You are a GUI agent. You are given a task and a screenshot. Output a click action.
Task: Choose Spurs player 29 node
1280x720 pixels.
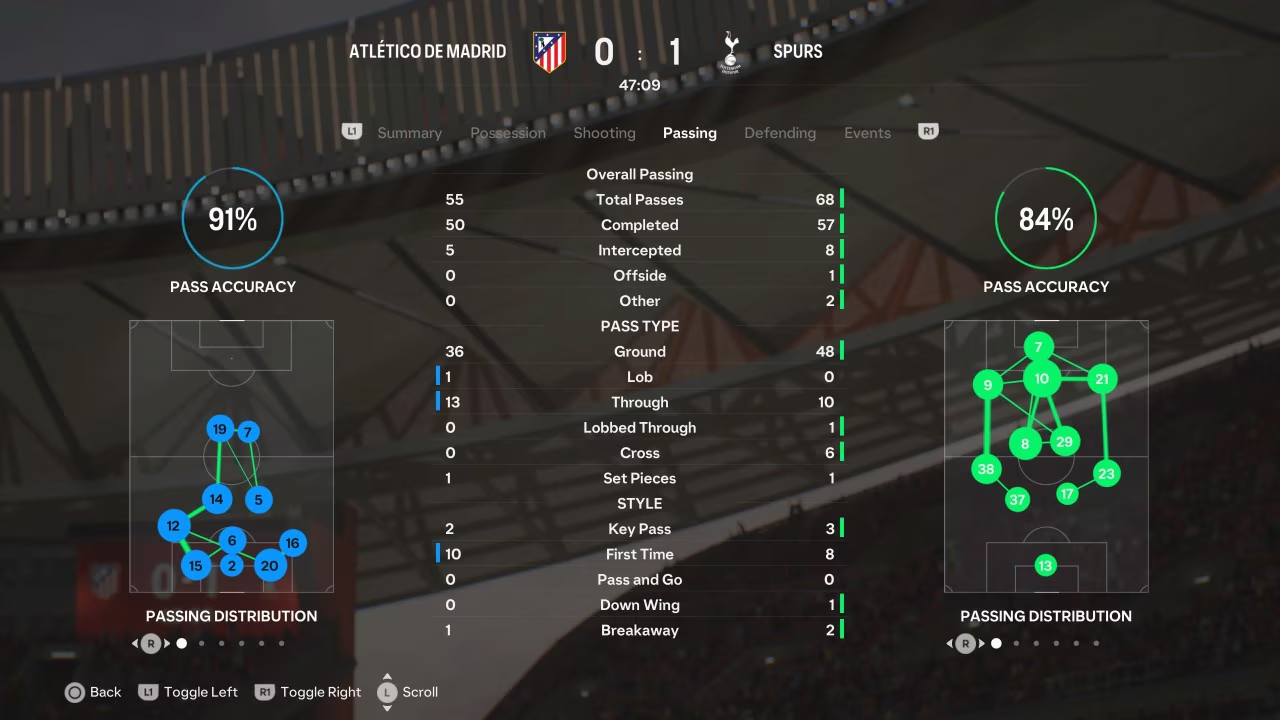tap(1064, 442)
